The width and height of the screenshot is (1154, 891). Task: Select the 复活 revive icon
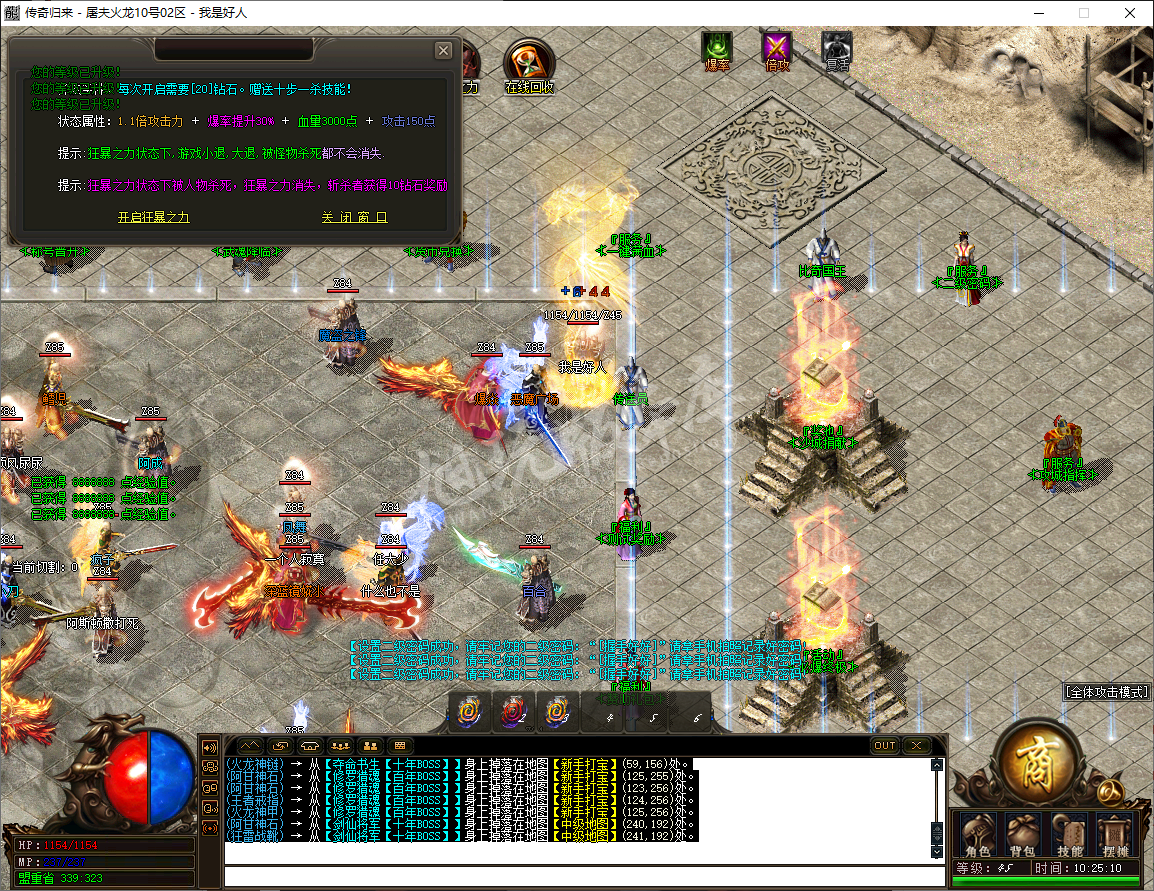coord(837,49)
